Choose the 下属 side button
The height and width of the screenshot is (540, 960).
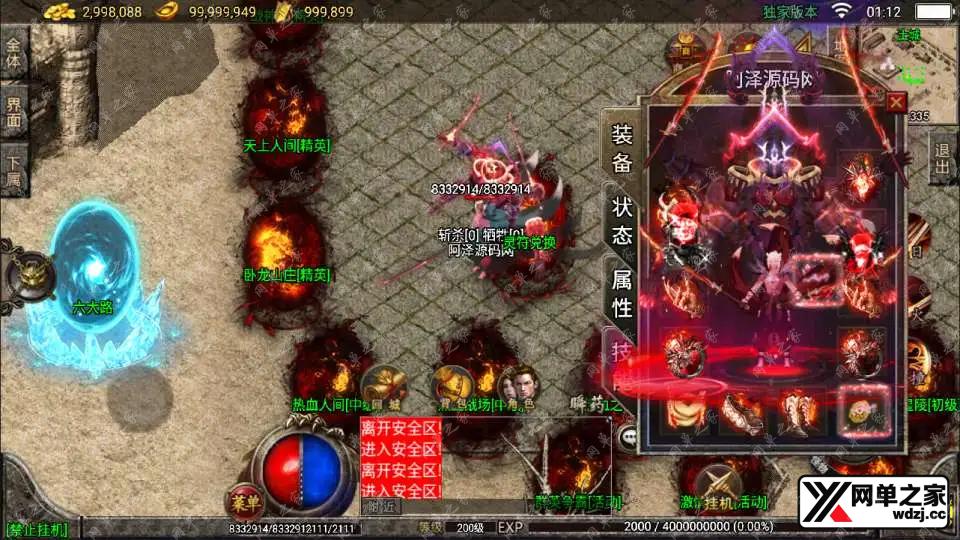coord(14,172)
